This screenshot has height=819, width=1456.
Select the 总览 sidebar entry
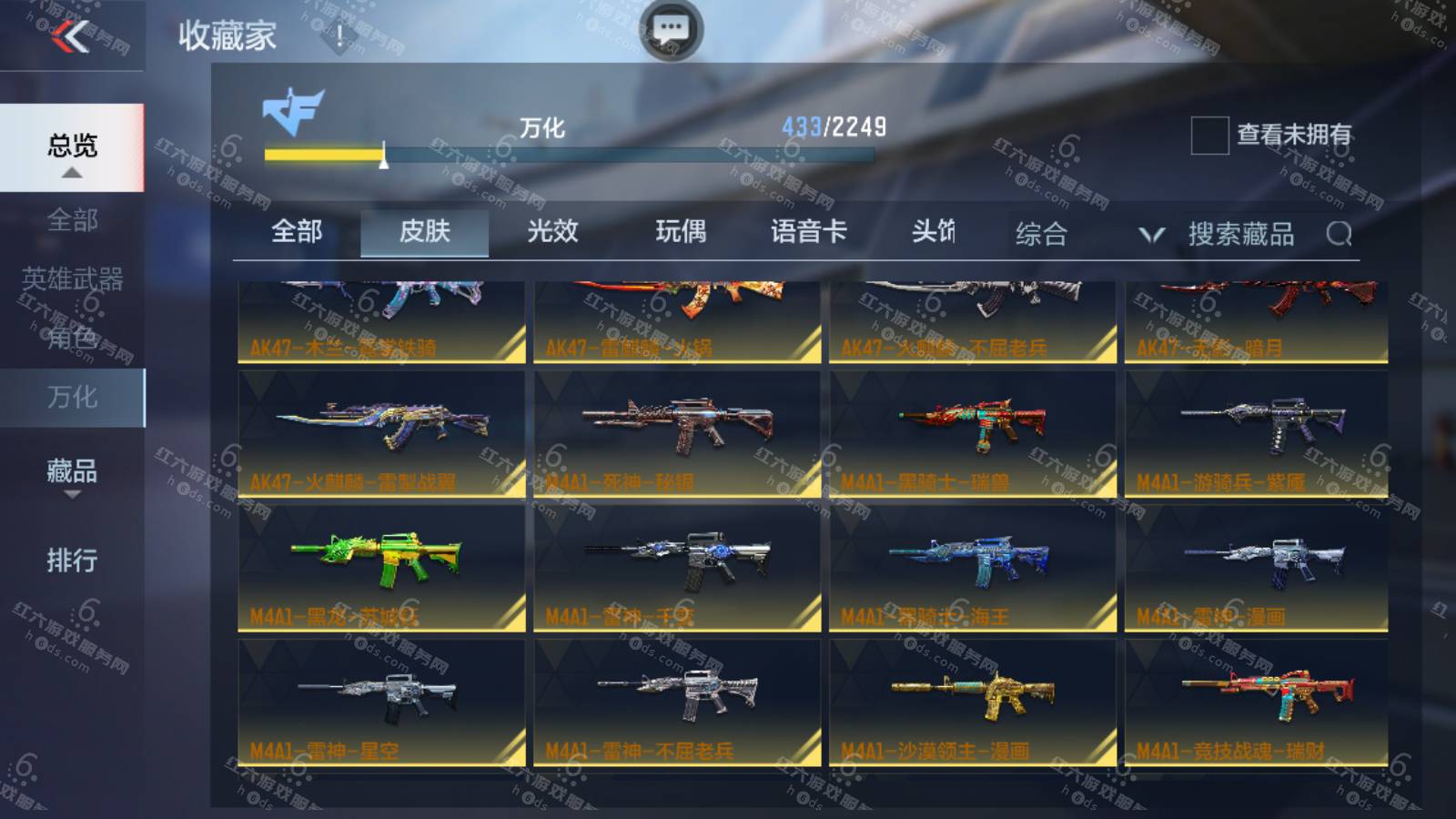pos(72,147)
